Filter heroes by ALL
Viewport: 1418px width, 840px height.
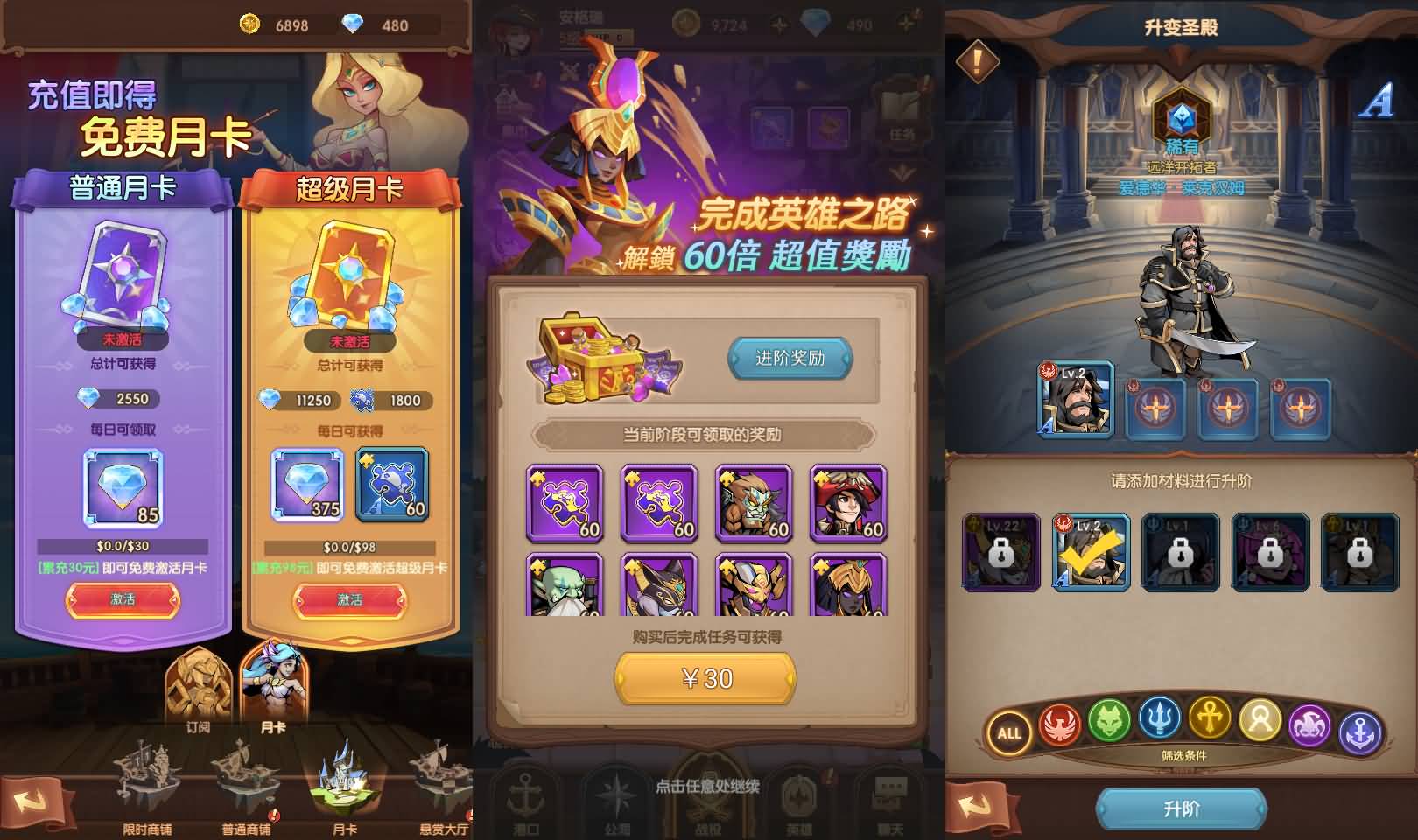(1009, 732)
